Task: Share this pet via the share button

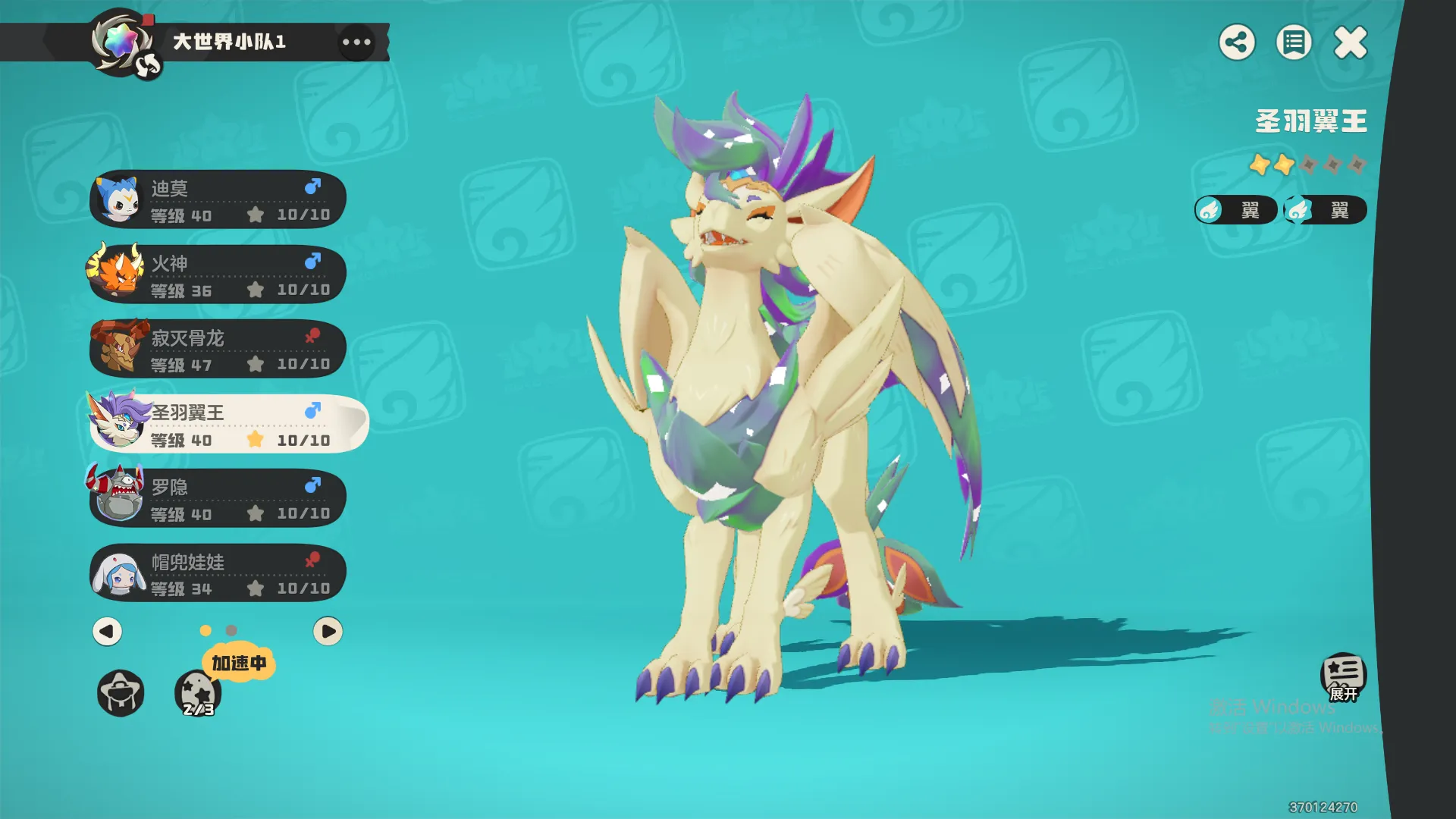Action: click(1237, 42)
